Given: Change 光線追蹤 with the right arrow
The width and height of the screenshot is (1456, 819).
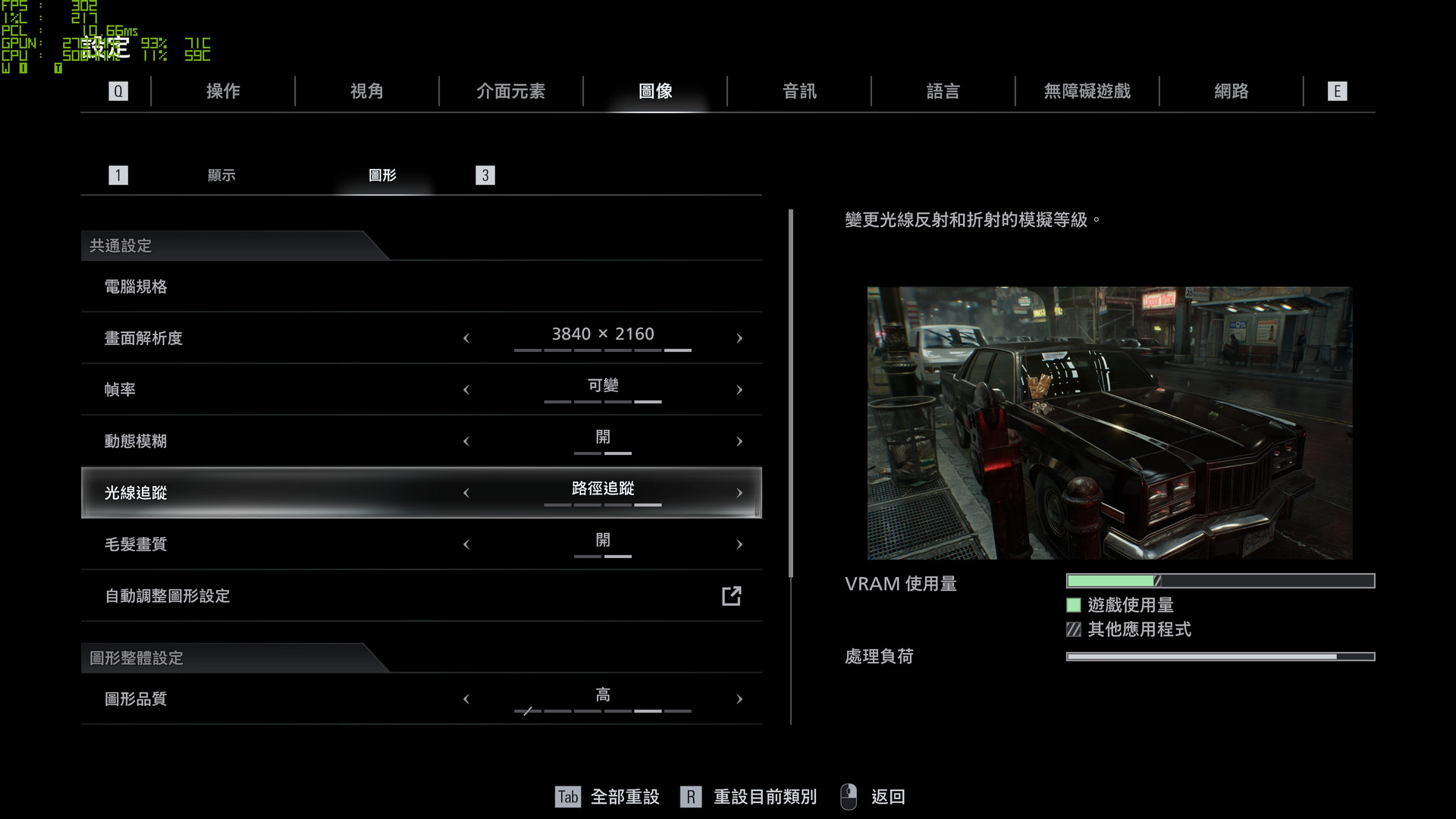Looking at the screenshot, I should point(739,493).
